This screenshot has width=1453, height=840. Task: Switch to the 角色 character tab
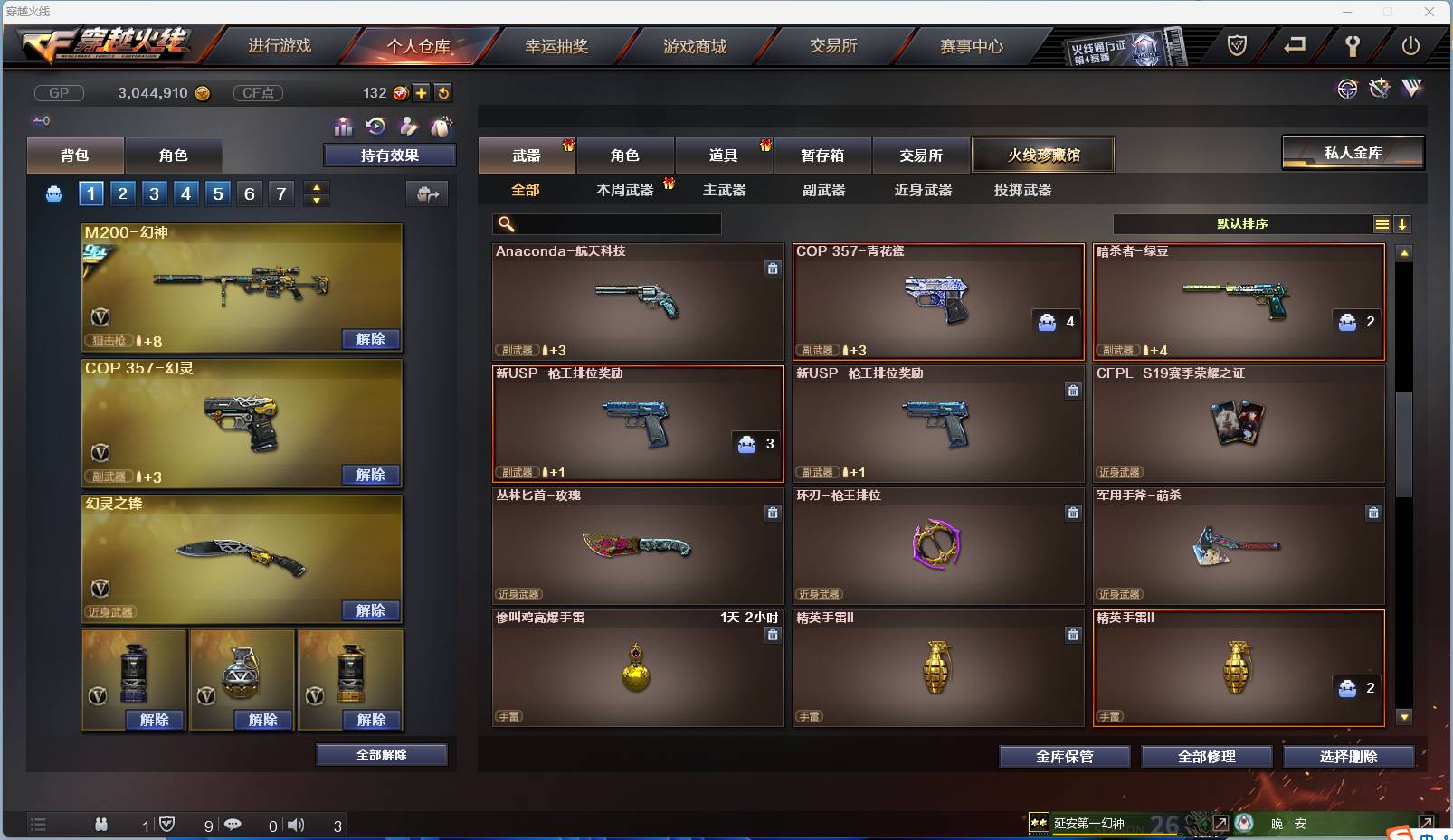point(624,155)
